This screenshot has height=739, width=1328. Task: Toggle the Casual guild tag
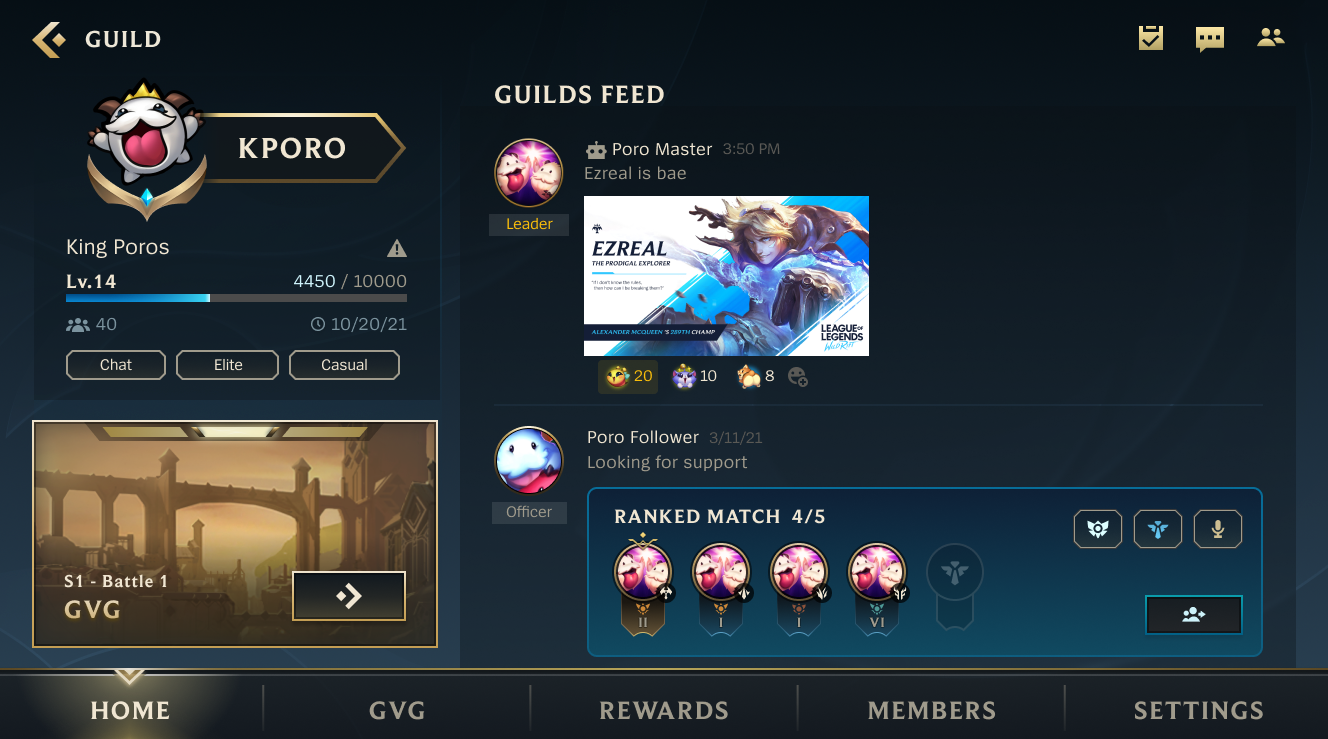click(344, 364)
